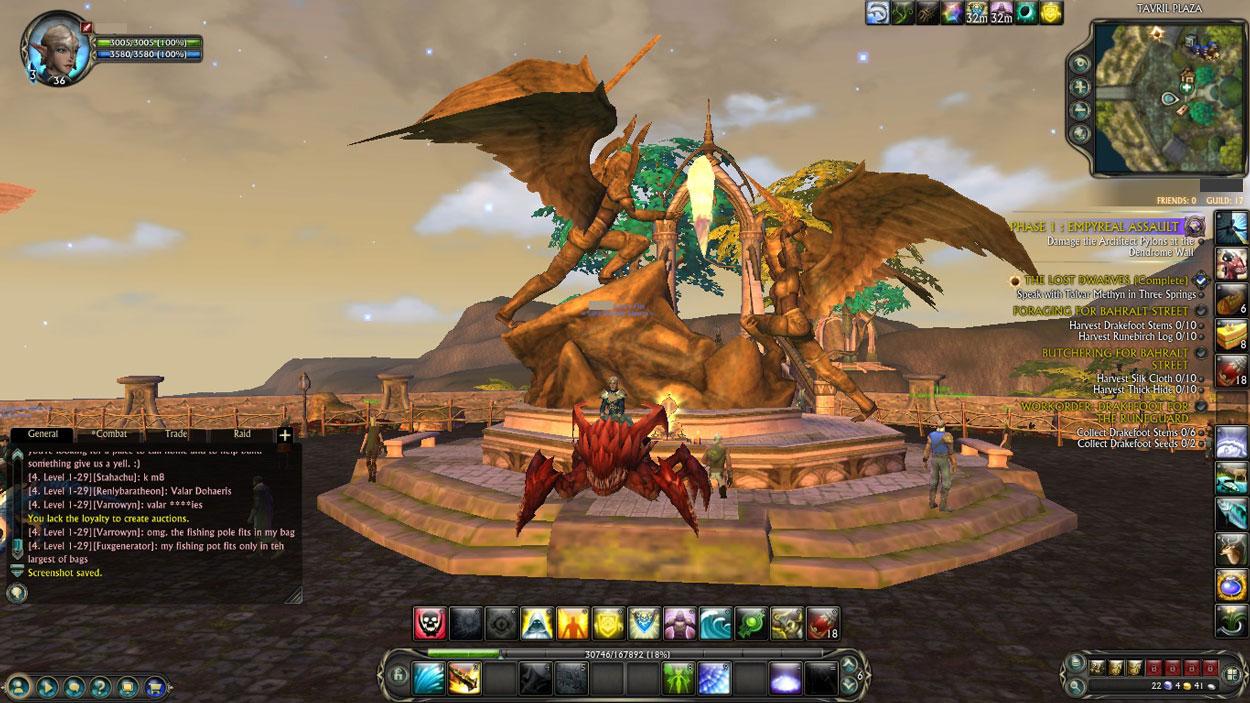Use the flaming rifle ability slot
Viewport: 1250px width, 703px height.
pyautogui.click(x=464, y=679)
